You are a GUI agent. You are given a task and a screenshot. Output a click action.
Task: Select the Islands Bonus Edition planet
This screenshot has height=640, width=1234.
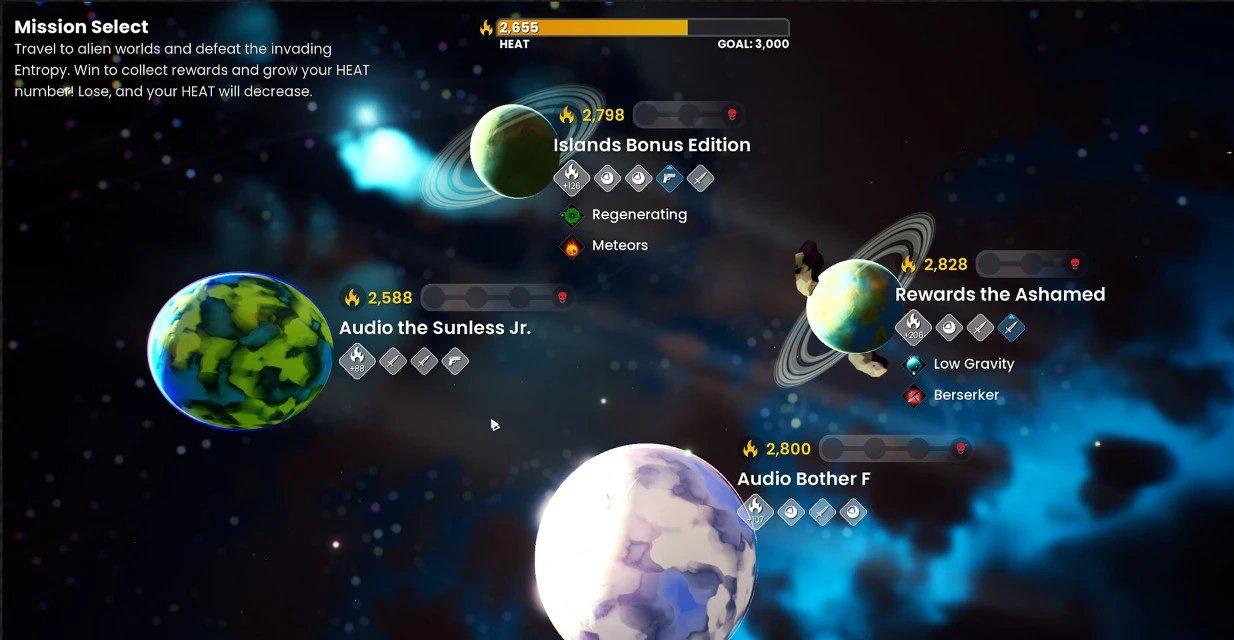513,151
